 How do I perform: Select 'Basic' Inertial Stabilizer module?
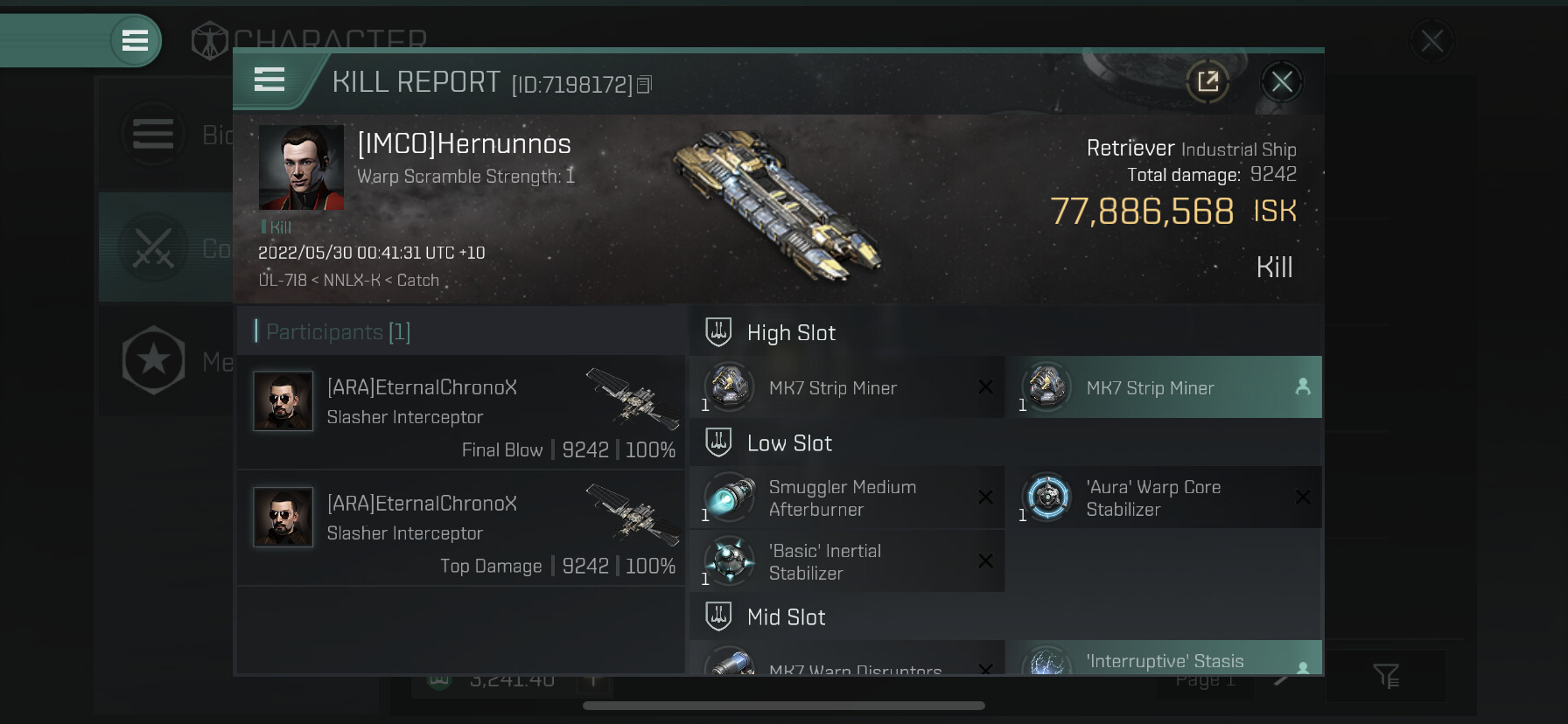click(847, 561)
